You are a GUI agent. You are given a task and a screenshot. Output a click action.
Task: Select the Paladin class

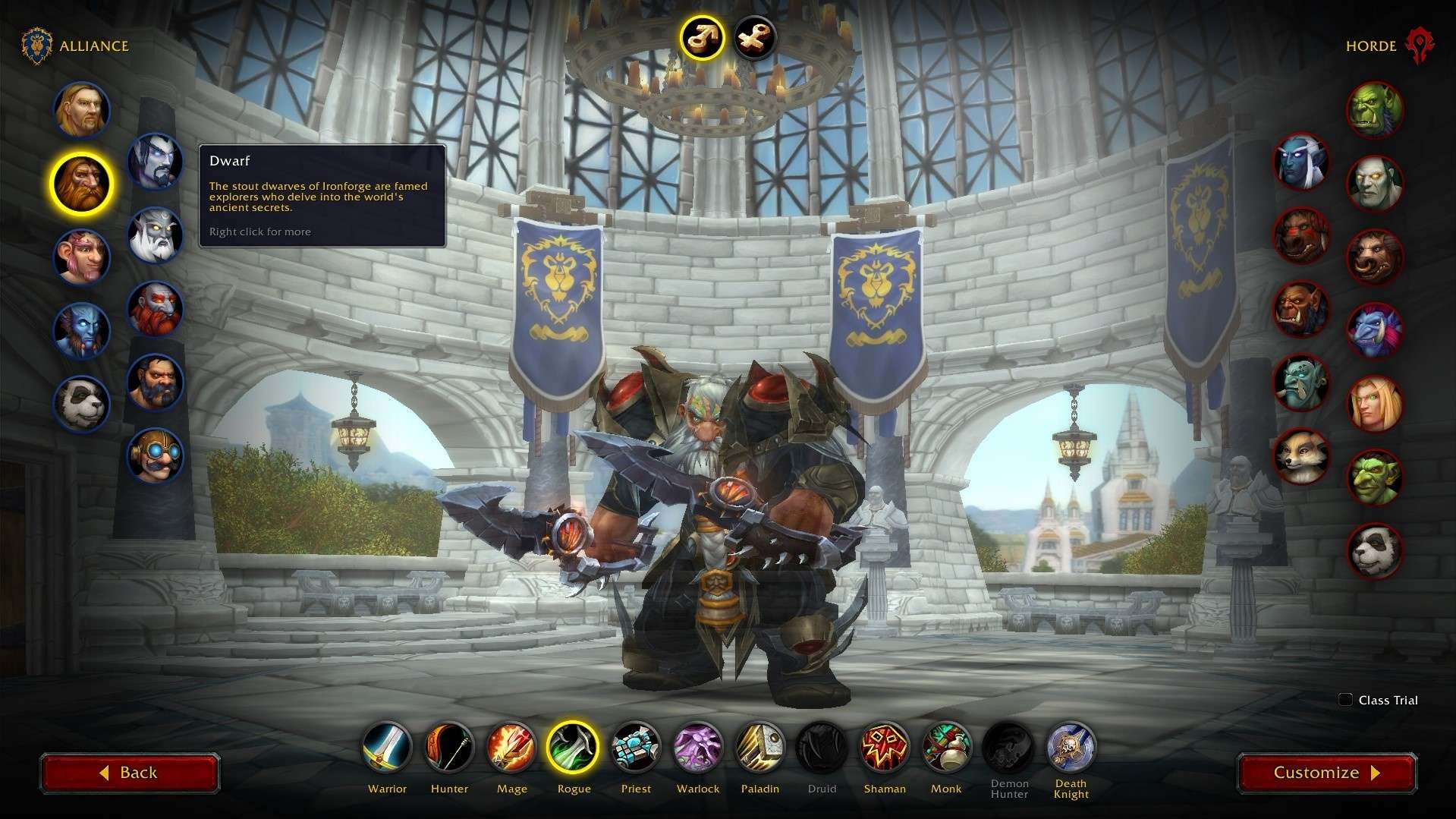point(759,747)
